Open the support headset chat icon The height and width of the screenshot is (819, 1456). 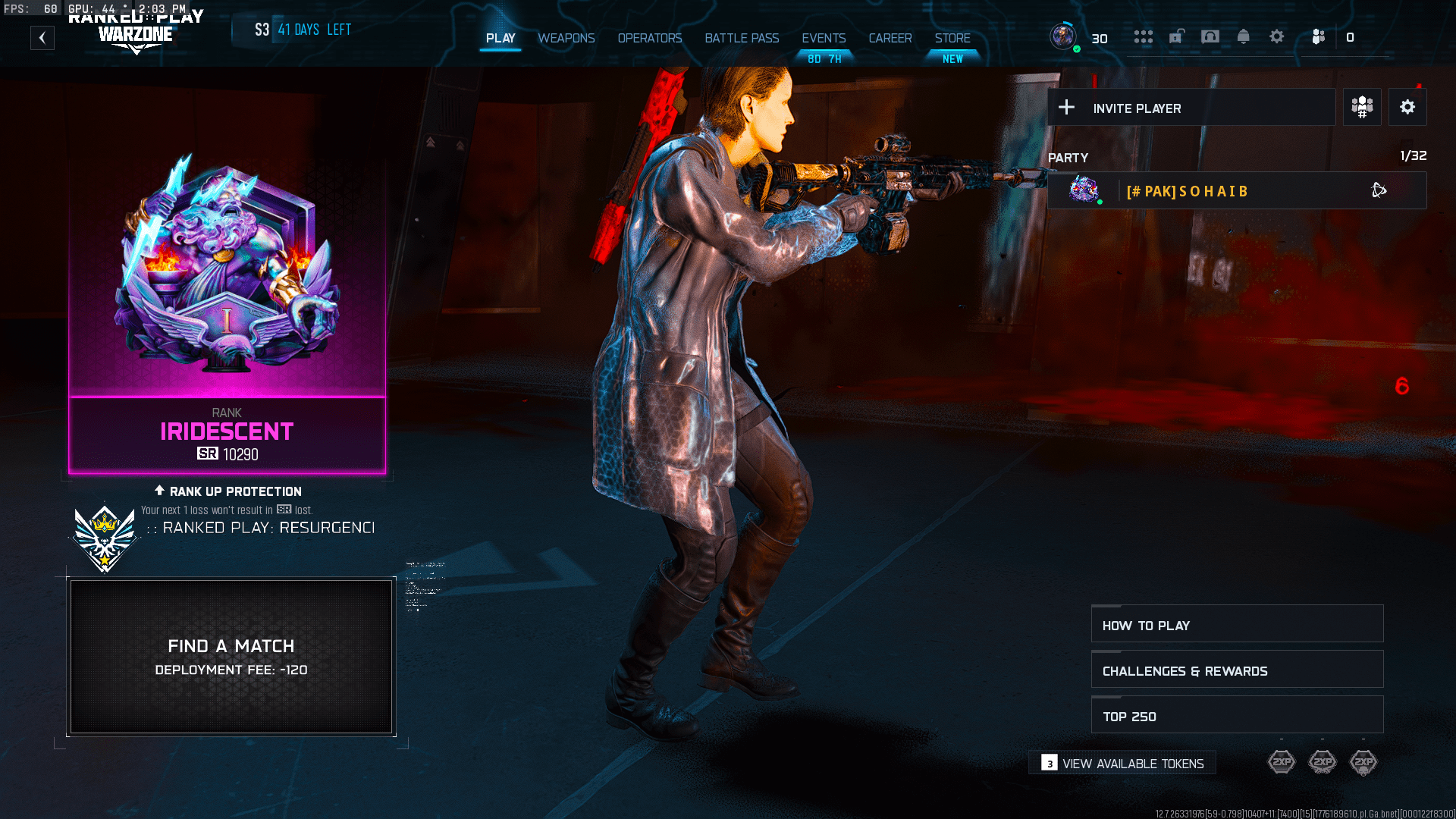click(x=1210, y=36)
